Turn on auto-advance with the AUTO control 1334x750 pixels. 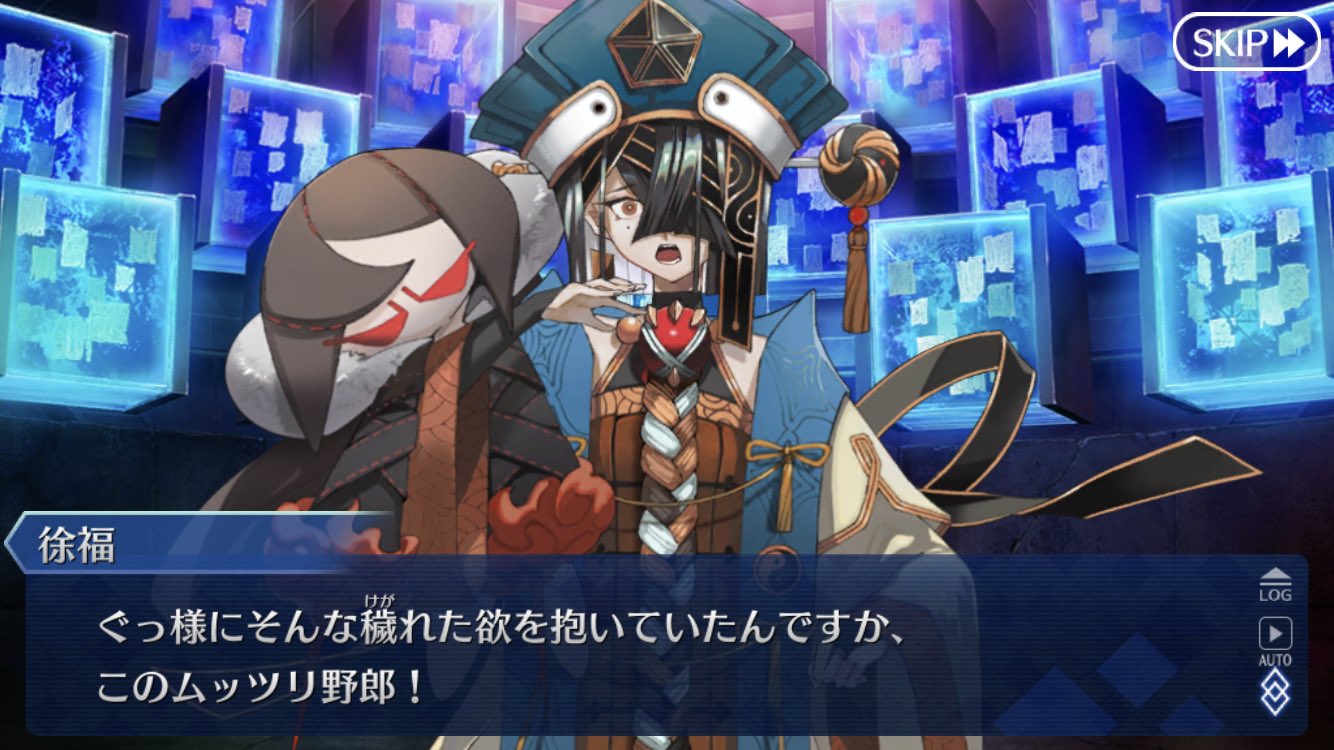click(1276, 640)
